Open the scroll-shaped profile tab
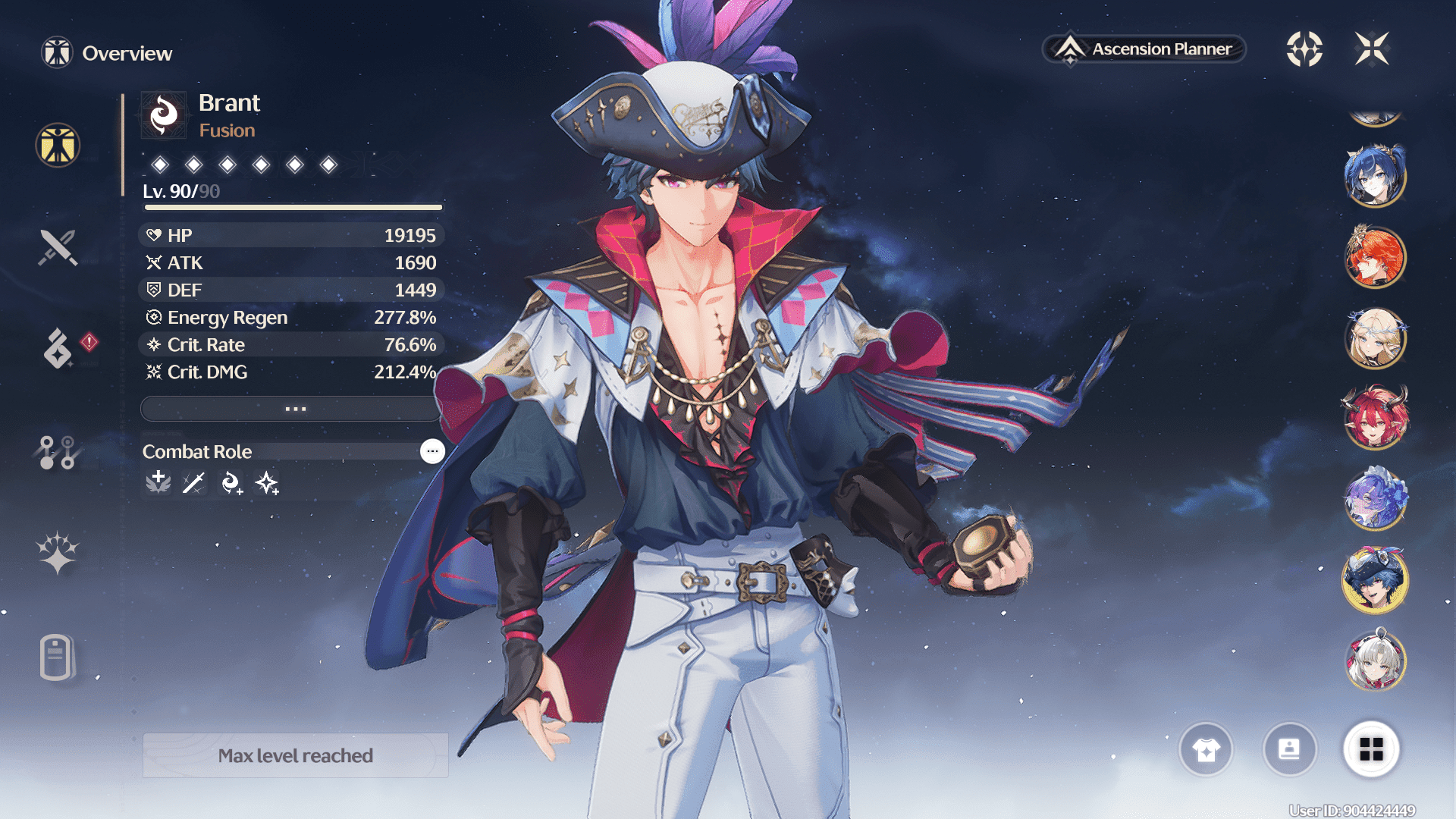 [58, 657]
